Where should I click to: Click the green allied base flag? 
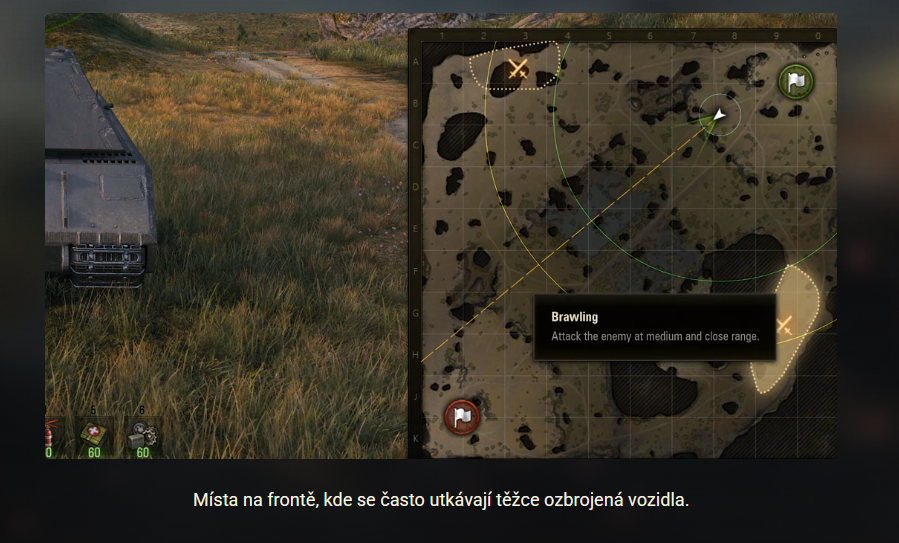(795, 82)
